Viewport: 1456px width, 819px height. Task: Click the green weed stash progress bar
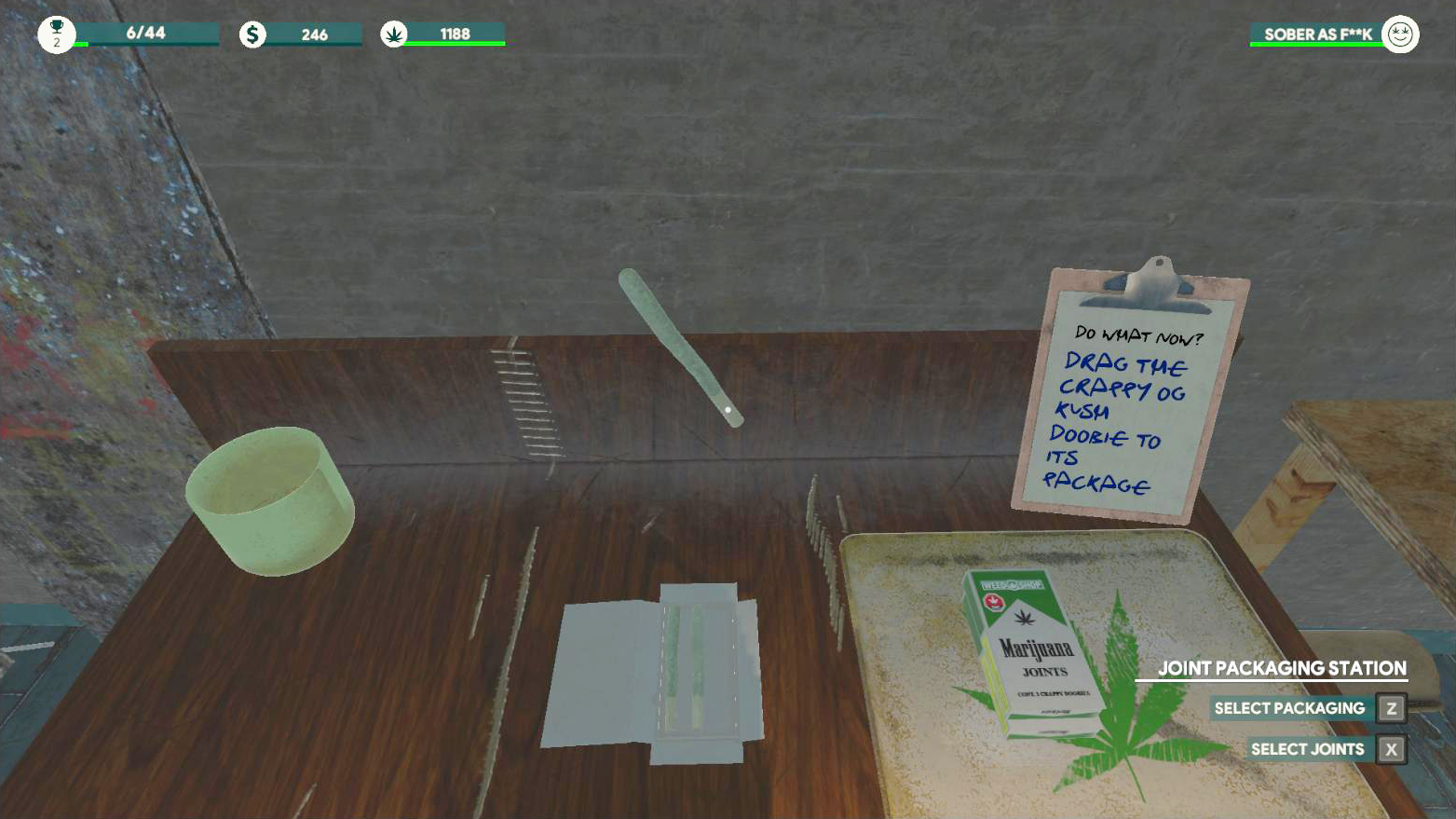[x=454, y=42]
